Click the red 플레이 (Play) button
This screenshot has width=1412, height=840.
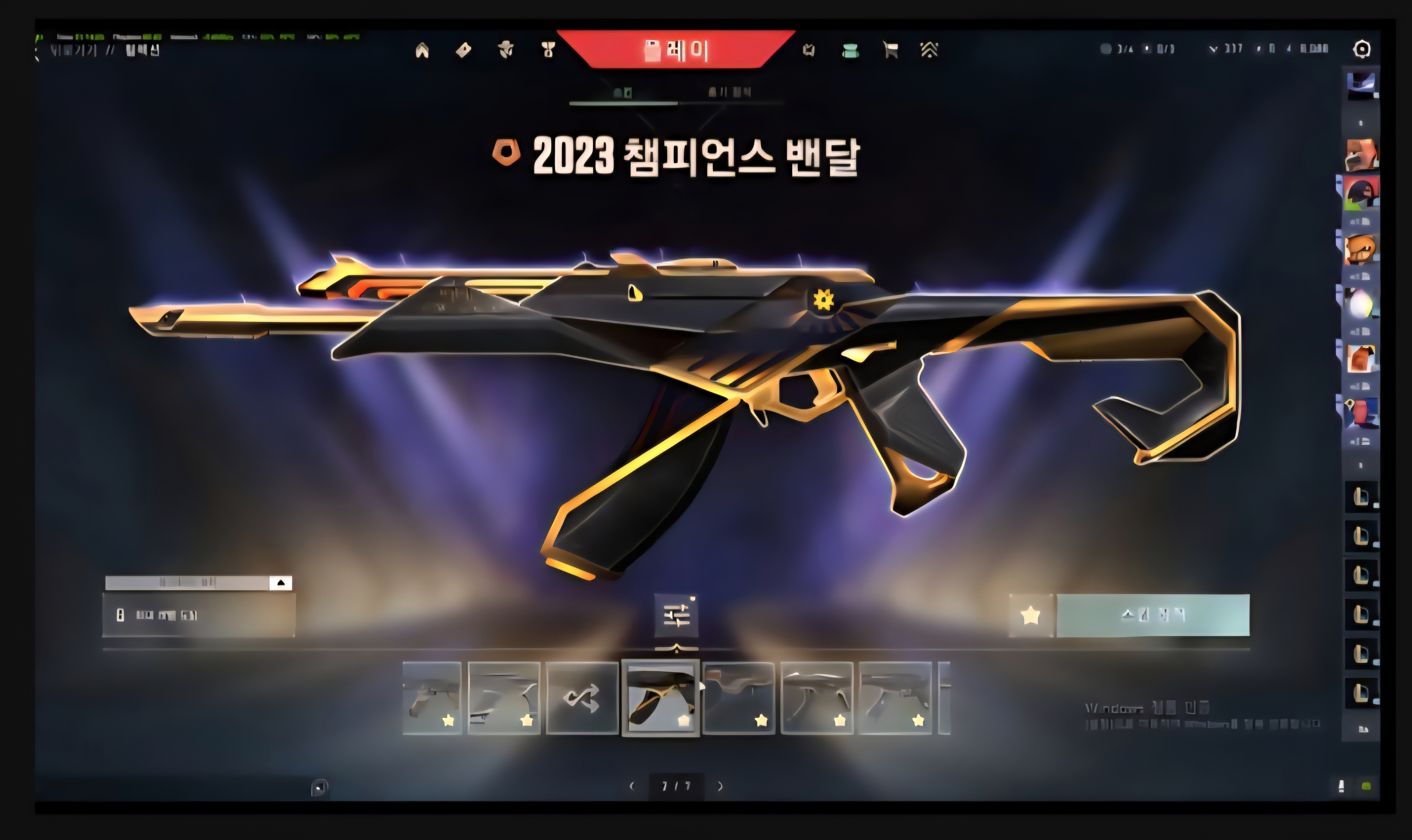point(676,50)
